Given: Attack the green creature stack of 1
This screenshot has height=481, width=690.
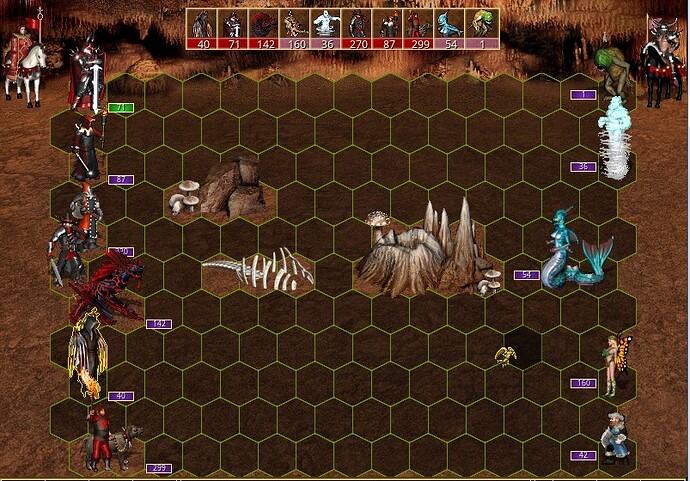Looking at the screenshot, I should (x=611, y=67).
